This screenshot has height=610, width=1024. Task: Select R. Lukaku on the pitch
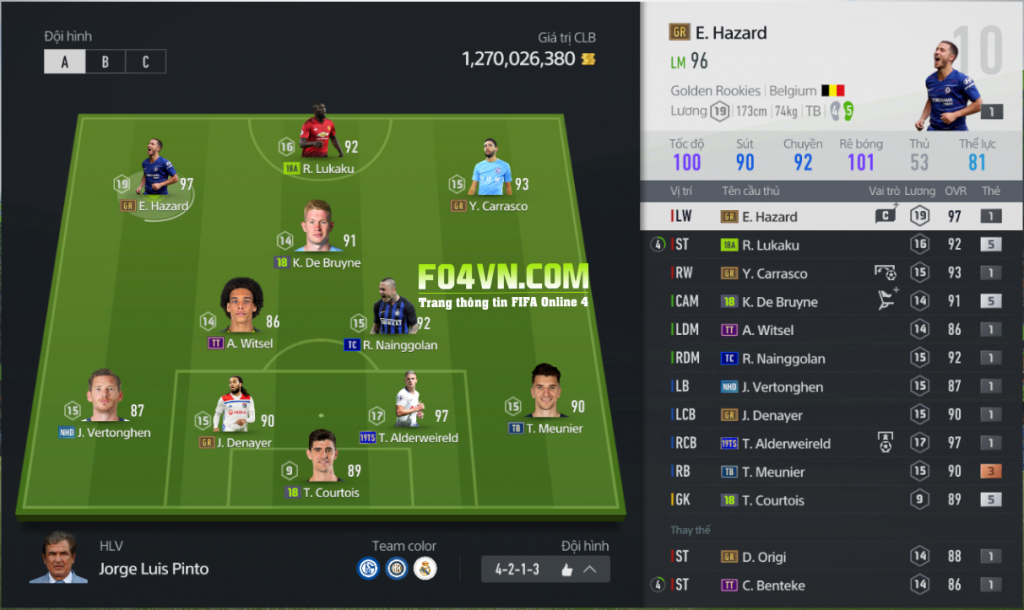tap(318, 135)
